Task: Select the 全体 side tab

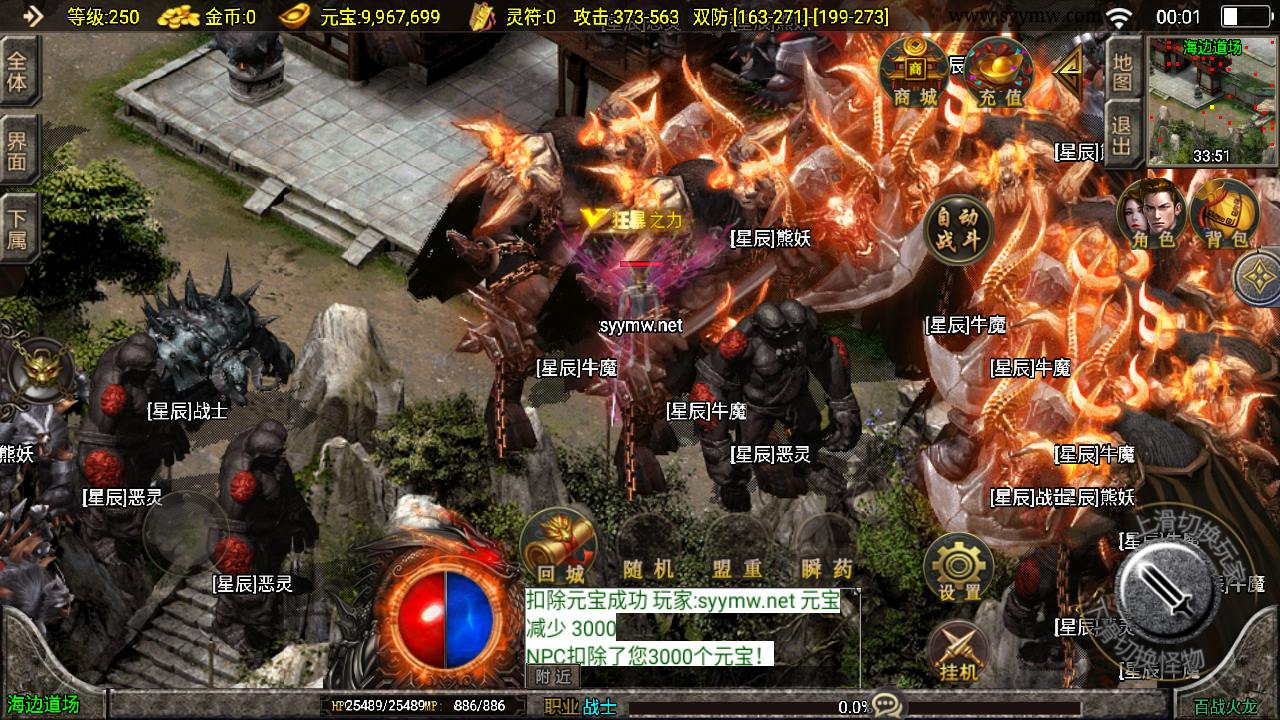Action: click(18, 72)
